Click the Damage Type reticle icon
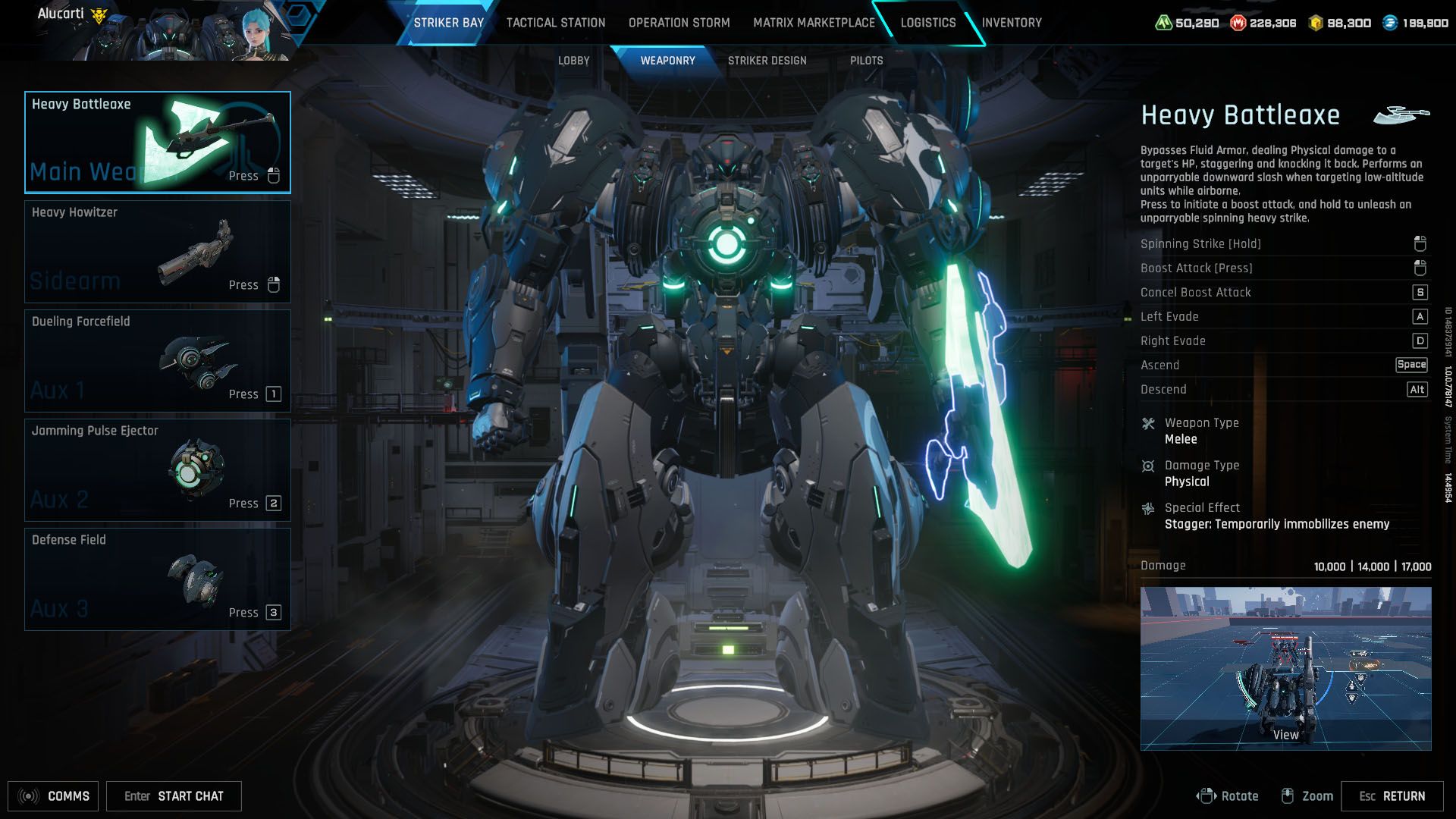Viewport: 1456px width, 819px height. click(1148, 466)
